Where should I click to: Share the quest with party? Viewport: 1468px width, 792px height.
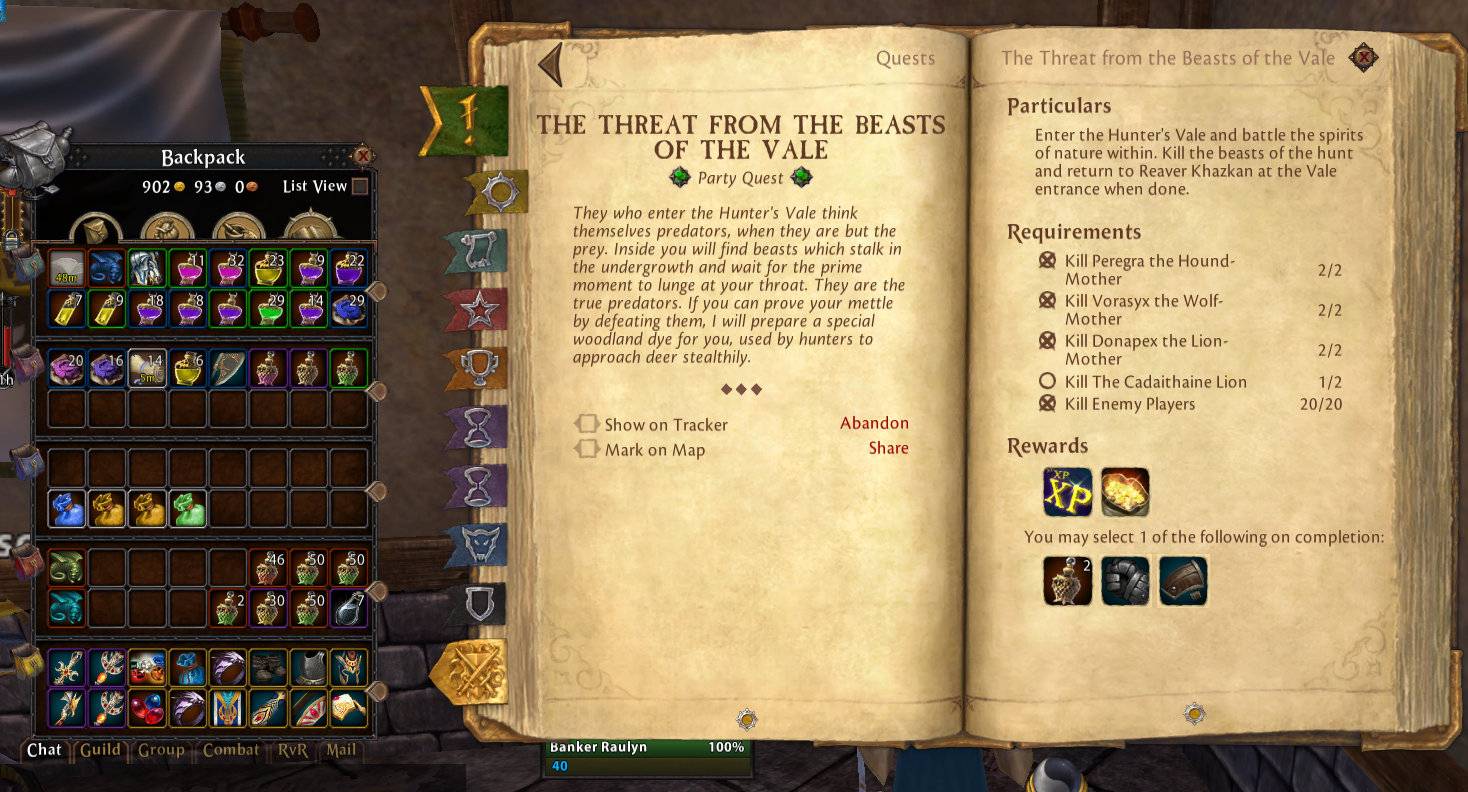888,448
